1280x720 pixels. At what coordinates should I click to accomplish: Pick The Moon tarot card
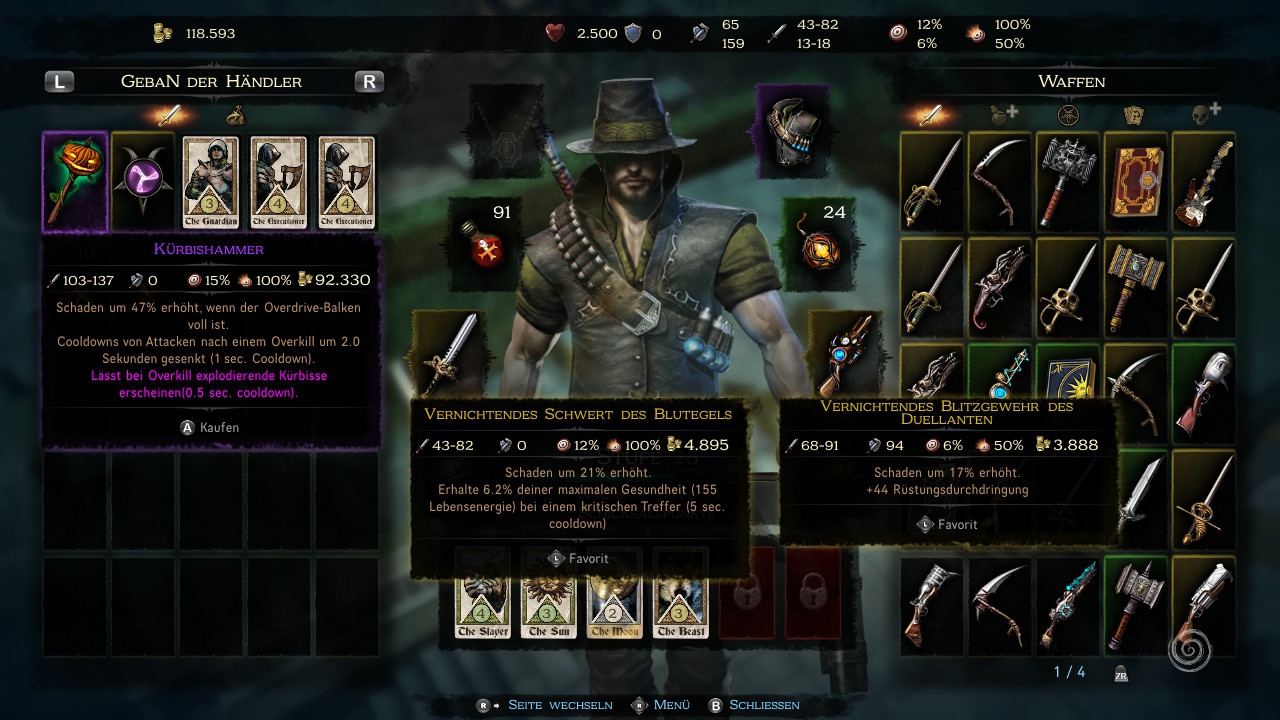(x=614, y=594)
